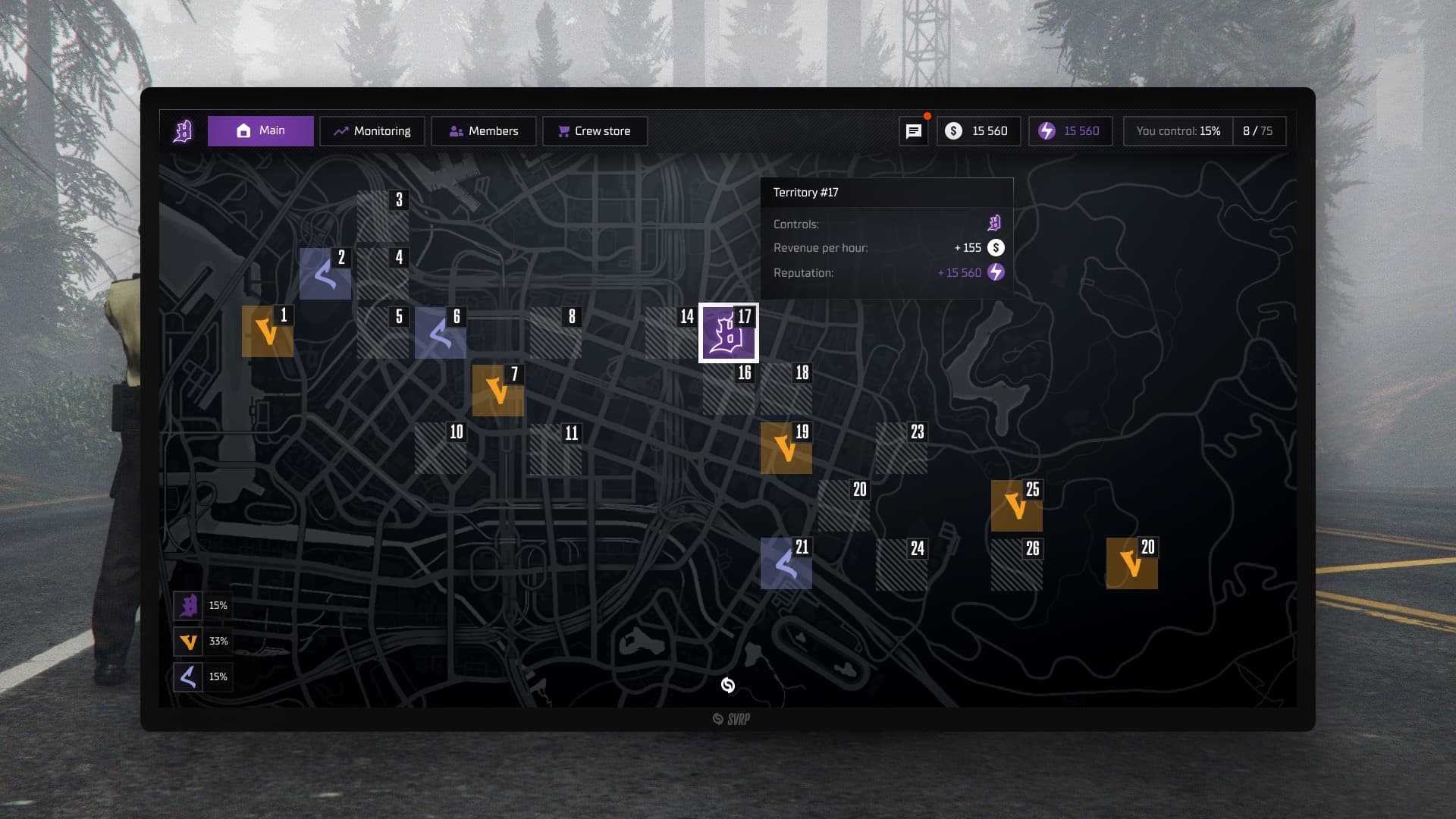Choose territory 2 on the map
Viewport: 1456px width, 819px height.
click(x=325, y=274)
